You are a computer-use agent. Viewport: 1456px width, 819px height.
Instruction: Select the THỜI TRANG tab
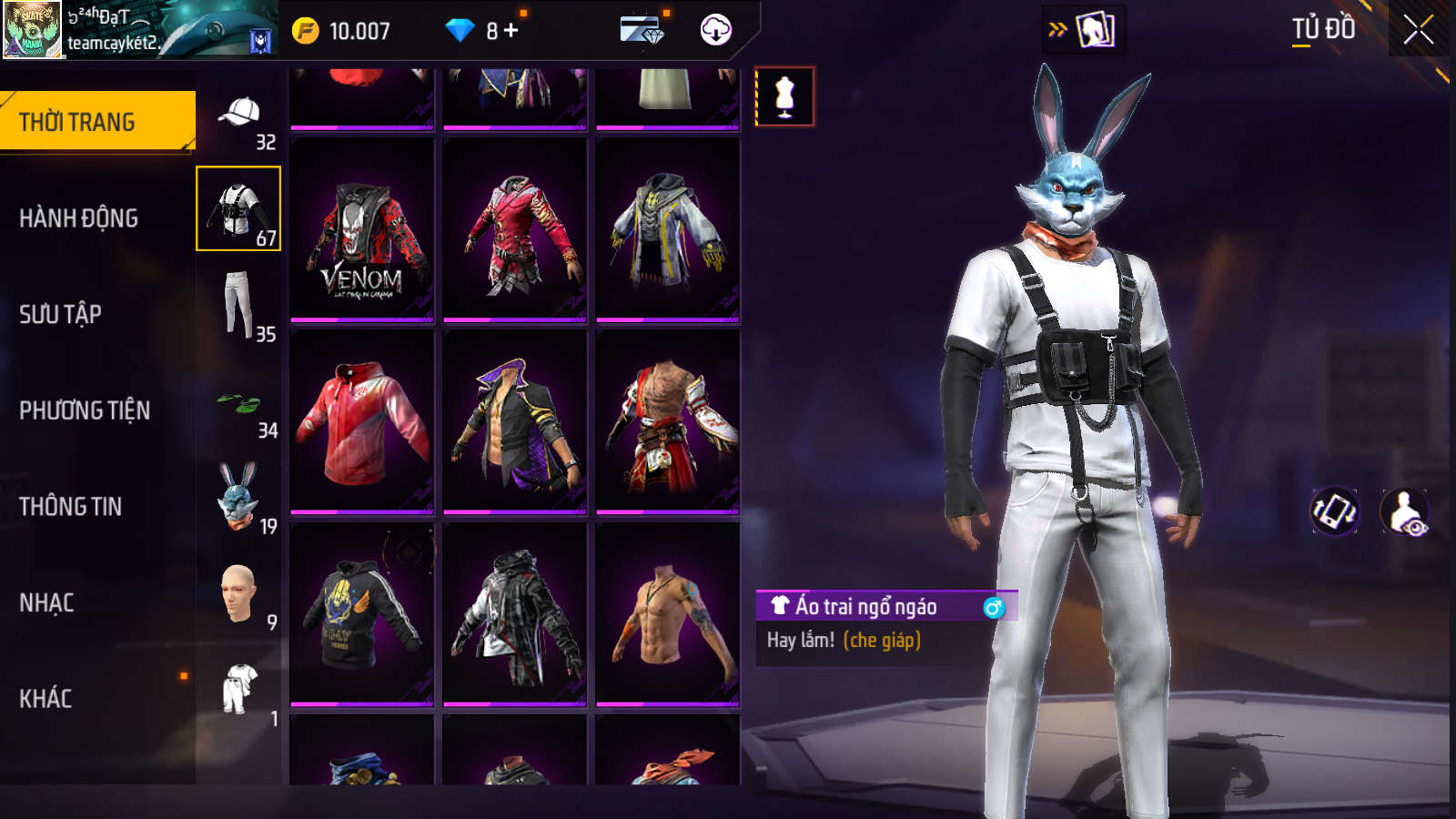pyautogui.click(x=77, y=122)
